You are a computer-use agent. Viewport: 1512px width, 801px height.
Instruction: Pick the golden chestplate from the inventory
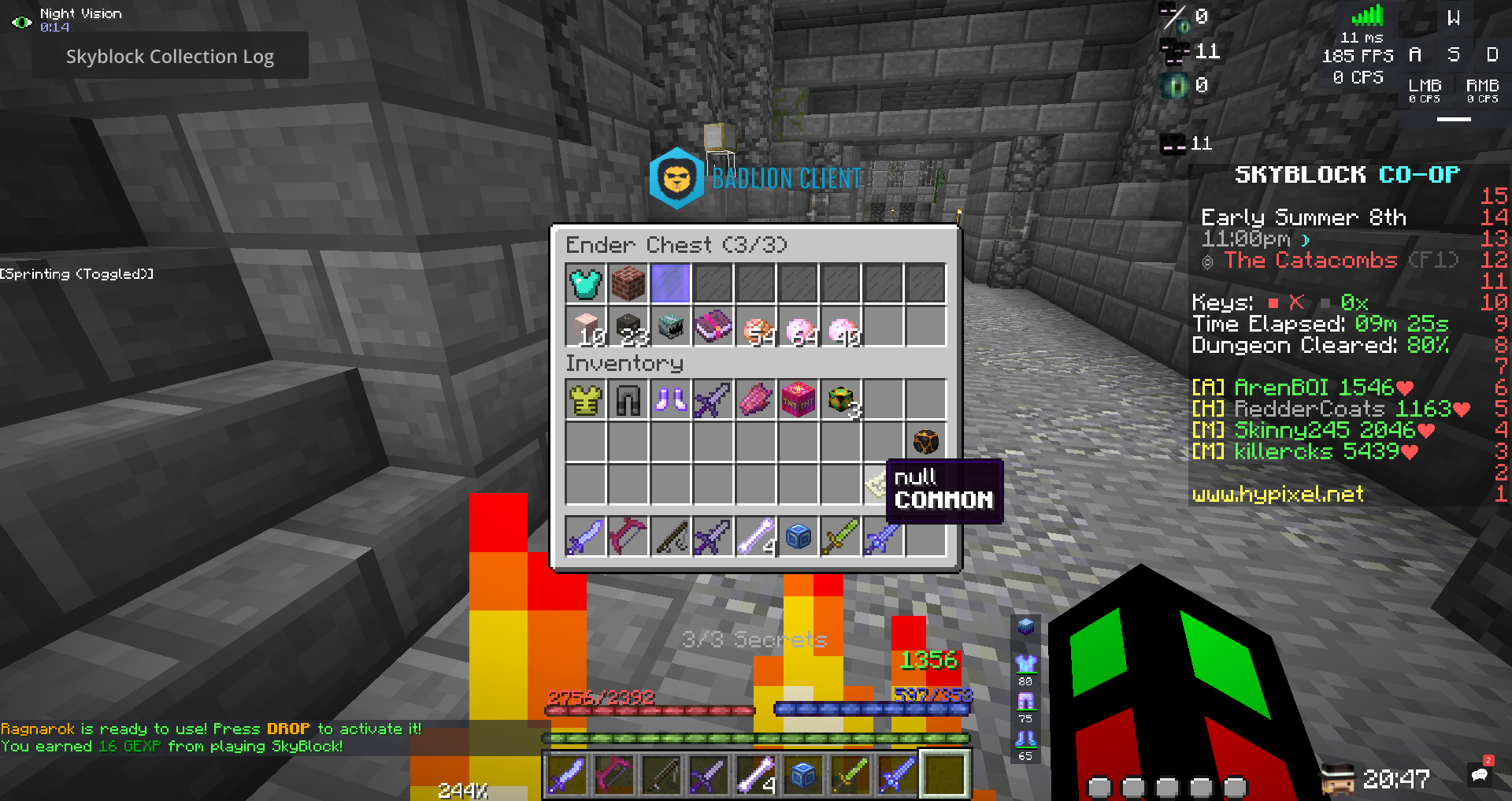(x=585, y=399)
